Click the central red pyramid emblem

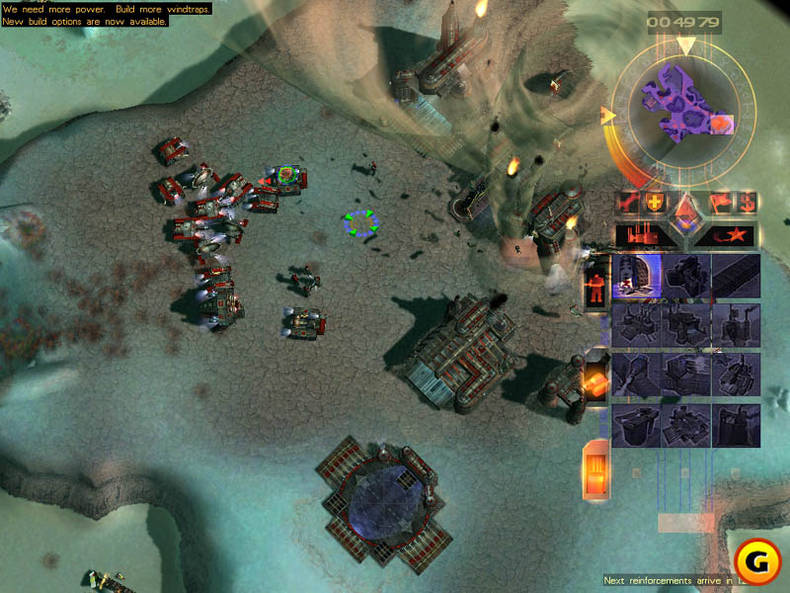click(x=686, y=211)
